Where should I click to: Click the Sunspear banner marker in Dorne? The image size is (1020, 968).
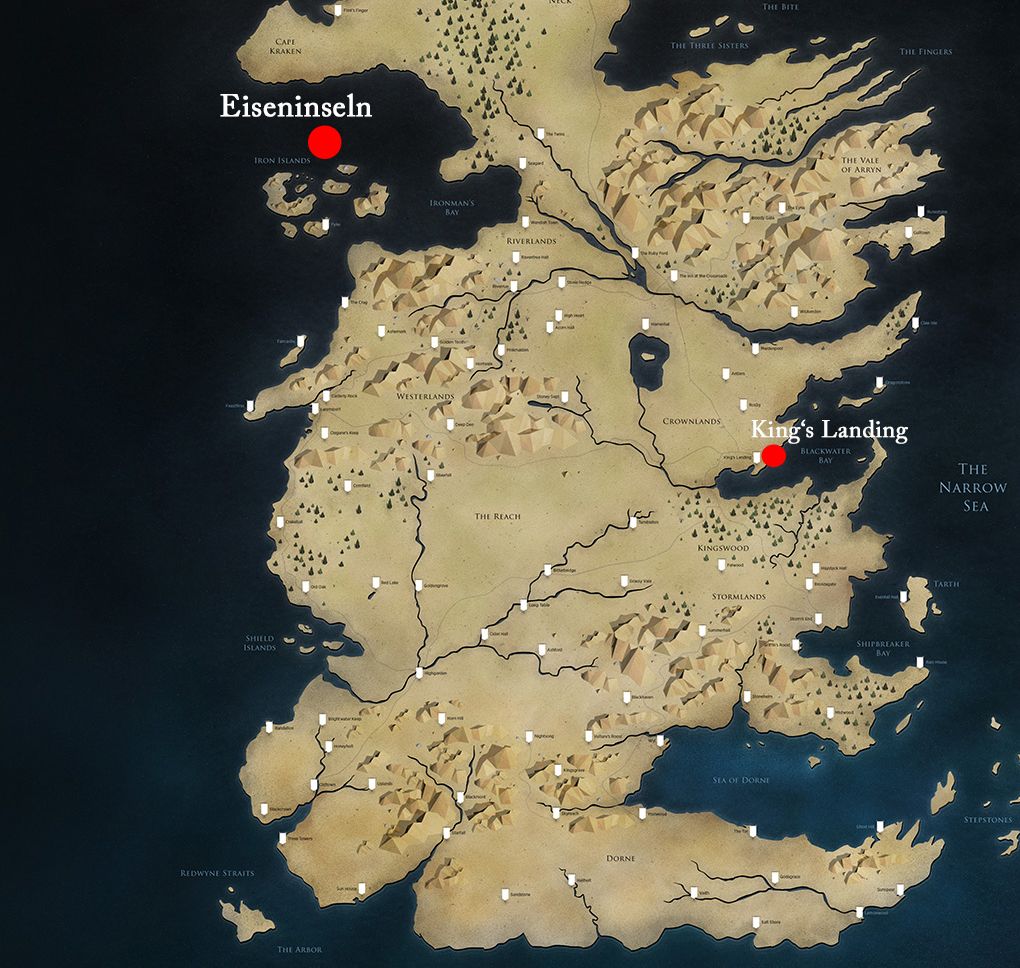[x=899, y=888]
